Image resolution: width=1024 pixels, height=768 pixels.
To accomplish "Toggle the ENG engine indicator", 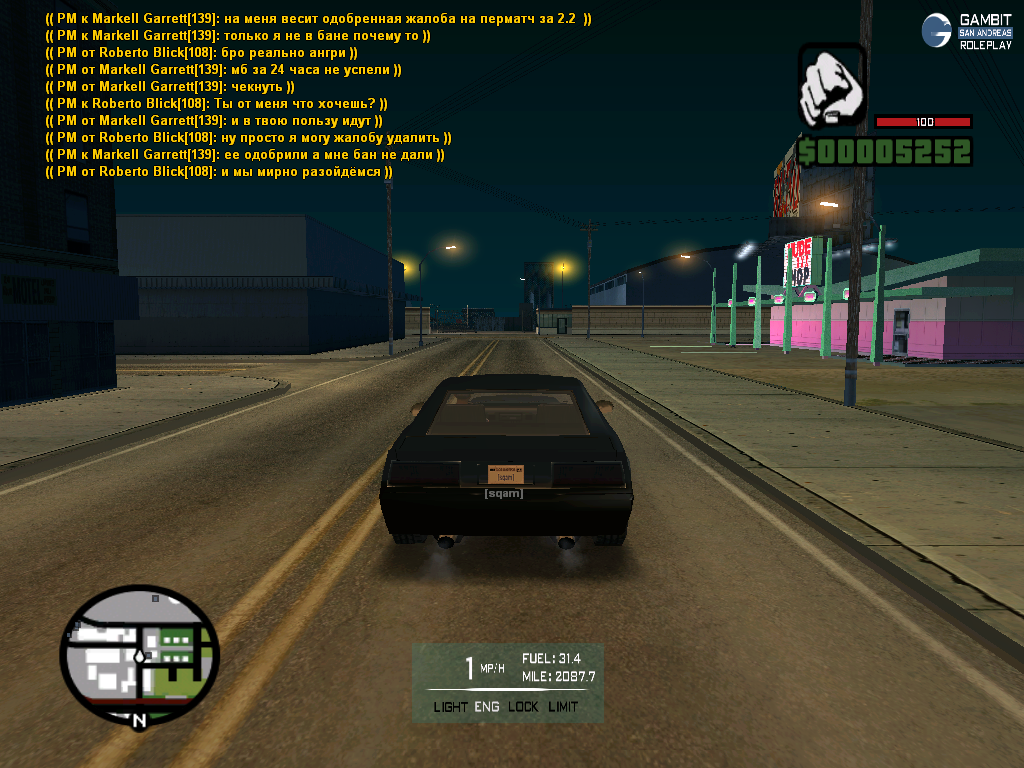I will (x=487, y=707).
